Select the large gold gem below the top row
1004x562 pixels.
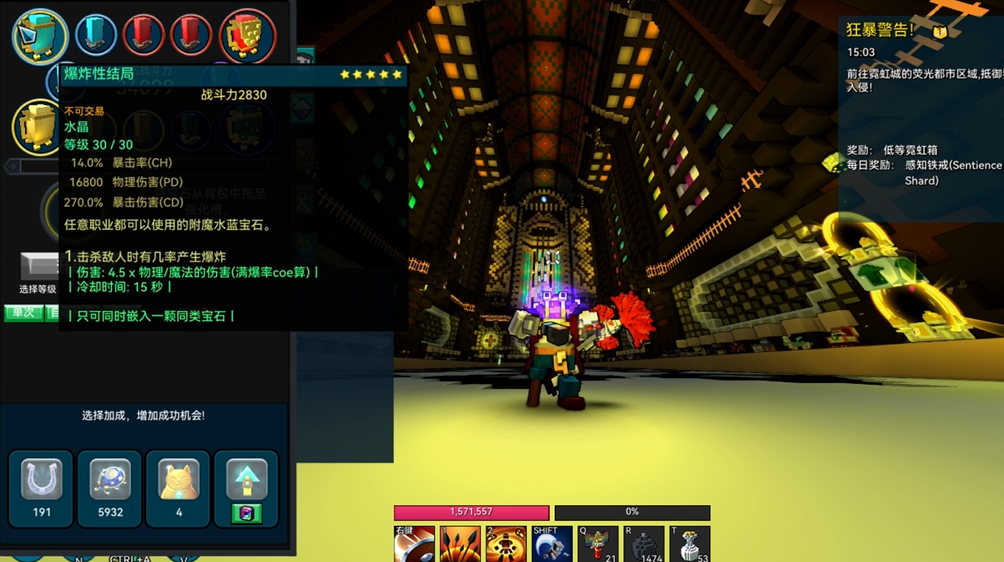point(38,126)
